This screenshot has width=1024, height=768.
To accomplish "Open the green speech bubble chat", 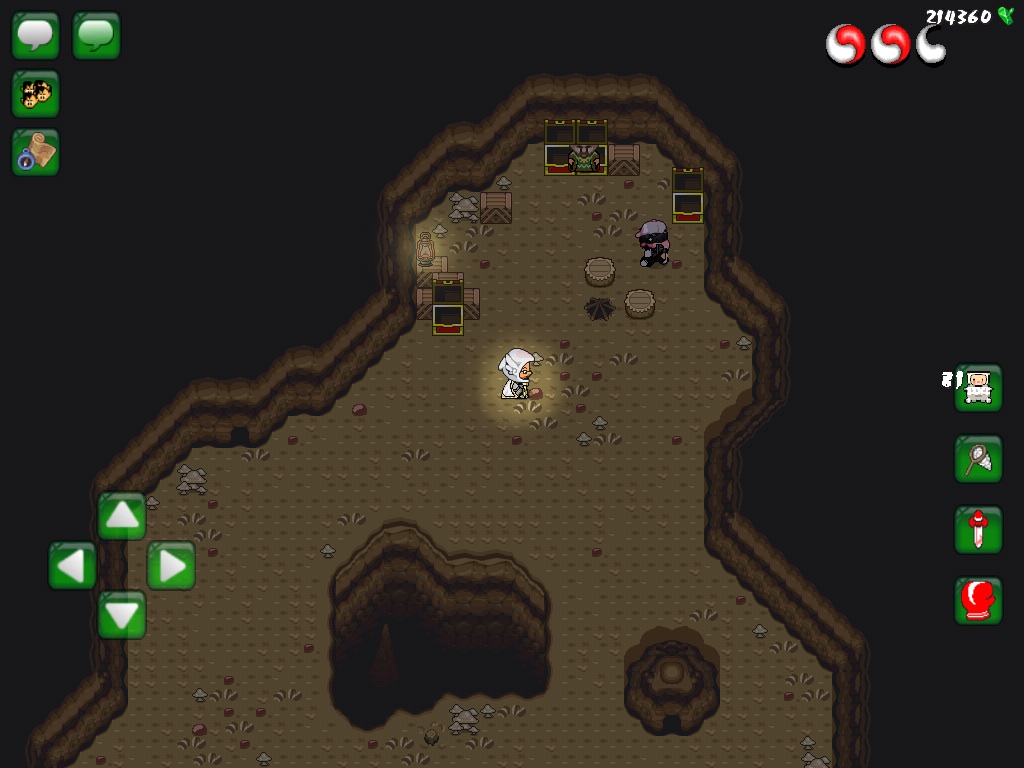I will click(97, 36).
